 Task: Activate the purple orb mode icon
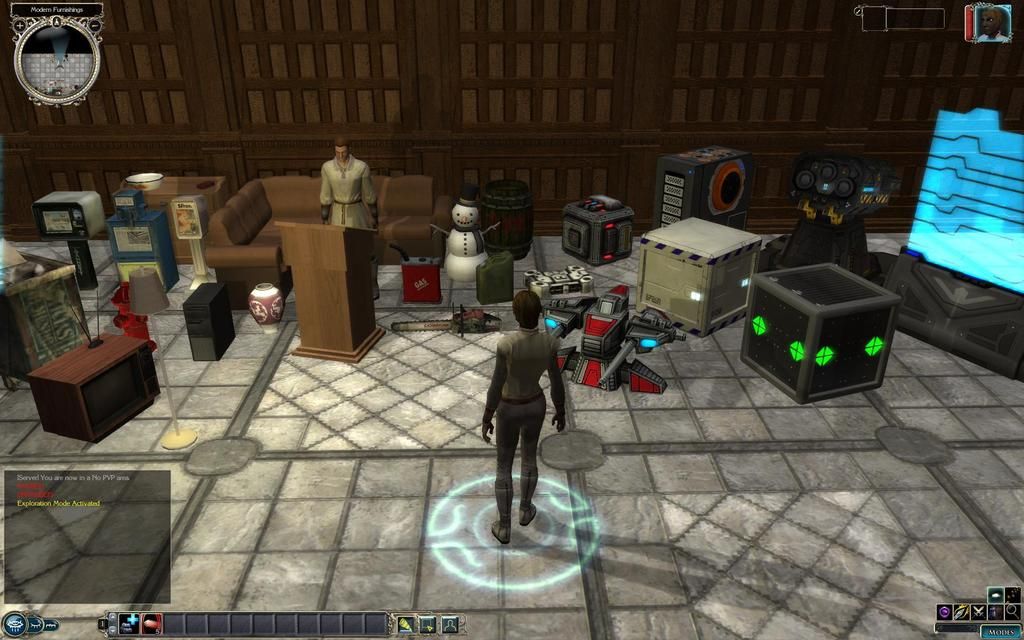coord(944,611)
